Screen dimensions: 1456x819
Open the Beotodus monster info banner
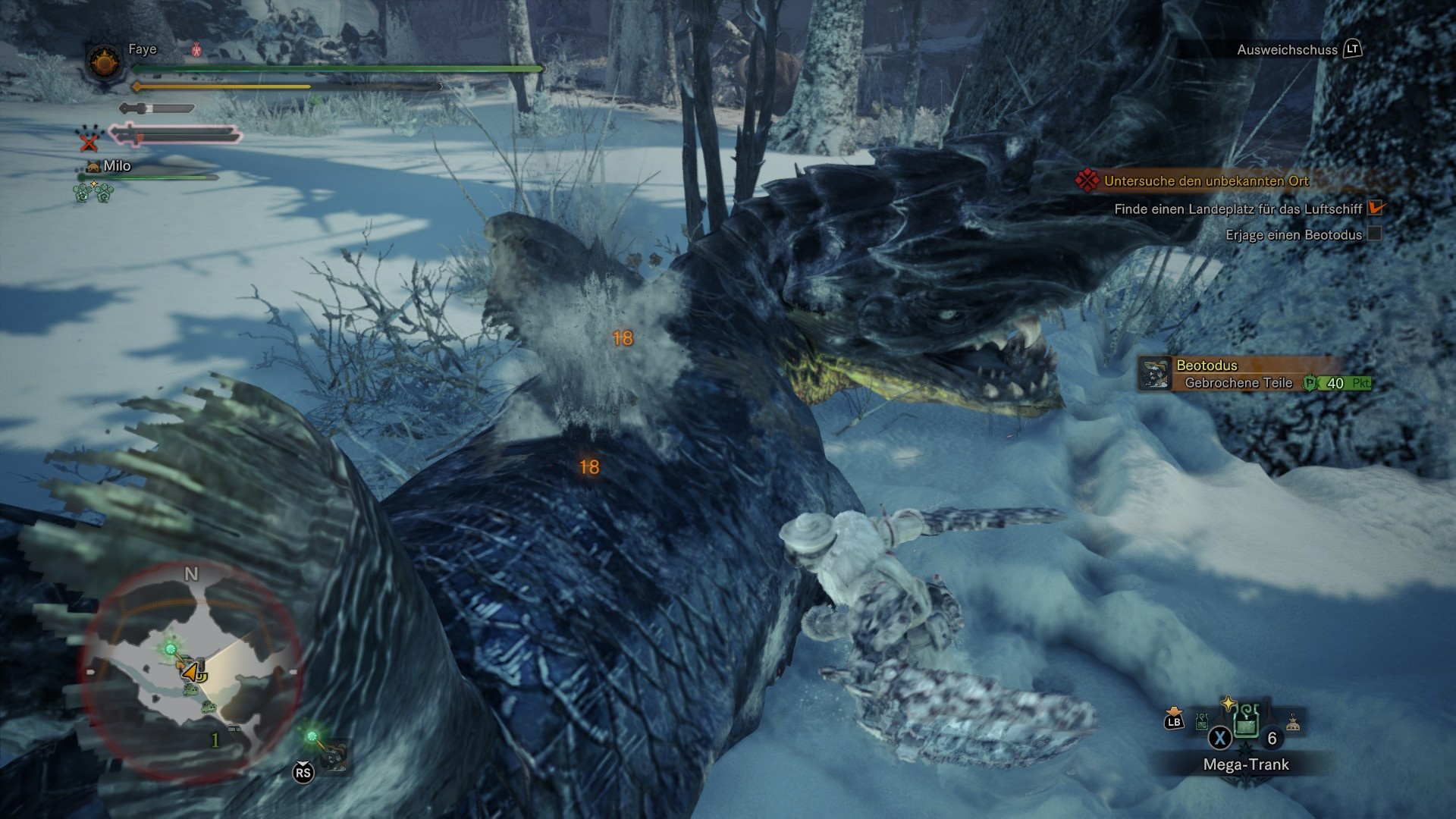click(1244, 366)
